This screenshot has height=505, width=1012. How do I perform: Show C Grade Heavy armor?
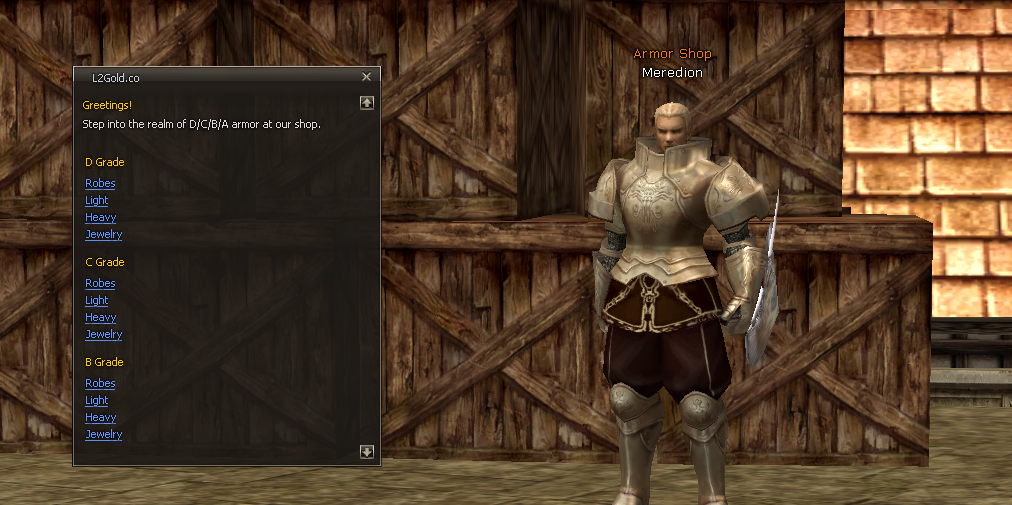[100, 318]
